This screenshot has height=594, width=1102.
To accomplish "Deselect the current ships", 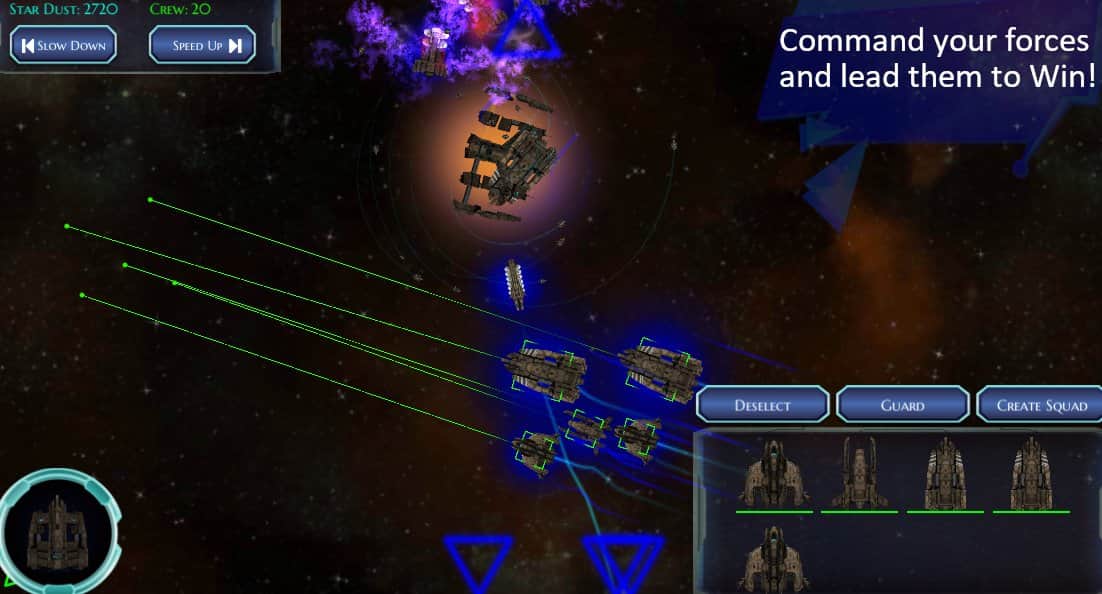I will 763,405.
